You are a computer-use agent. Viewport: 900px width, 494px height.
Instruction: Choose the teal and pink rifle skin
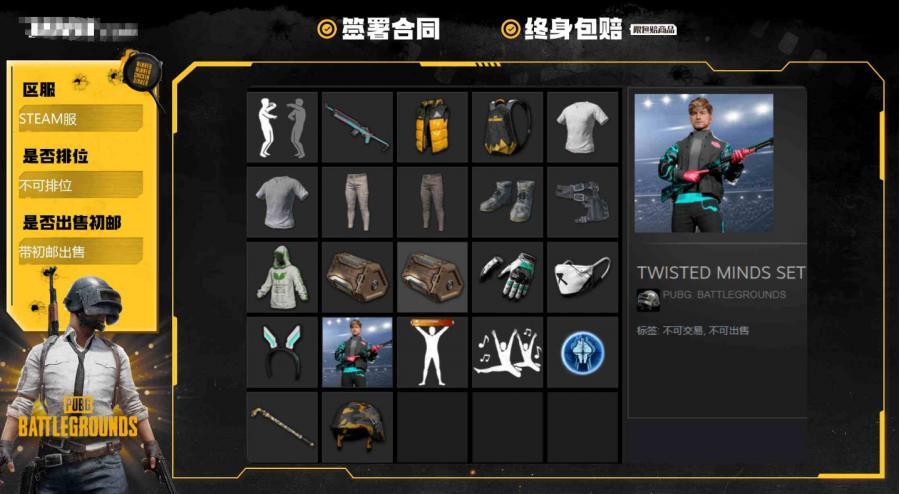tap(357, 127)
